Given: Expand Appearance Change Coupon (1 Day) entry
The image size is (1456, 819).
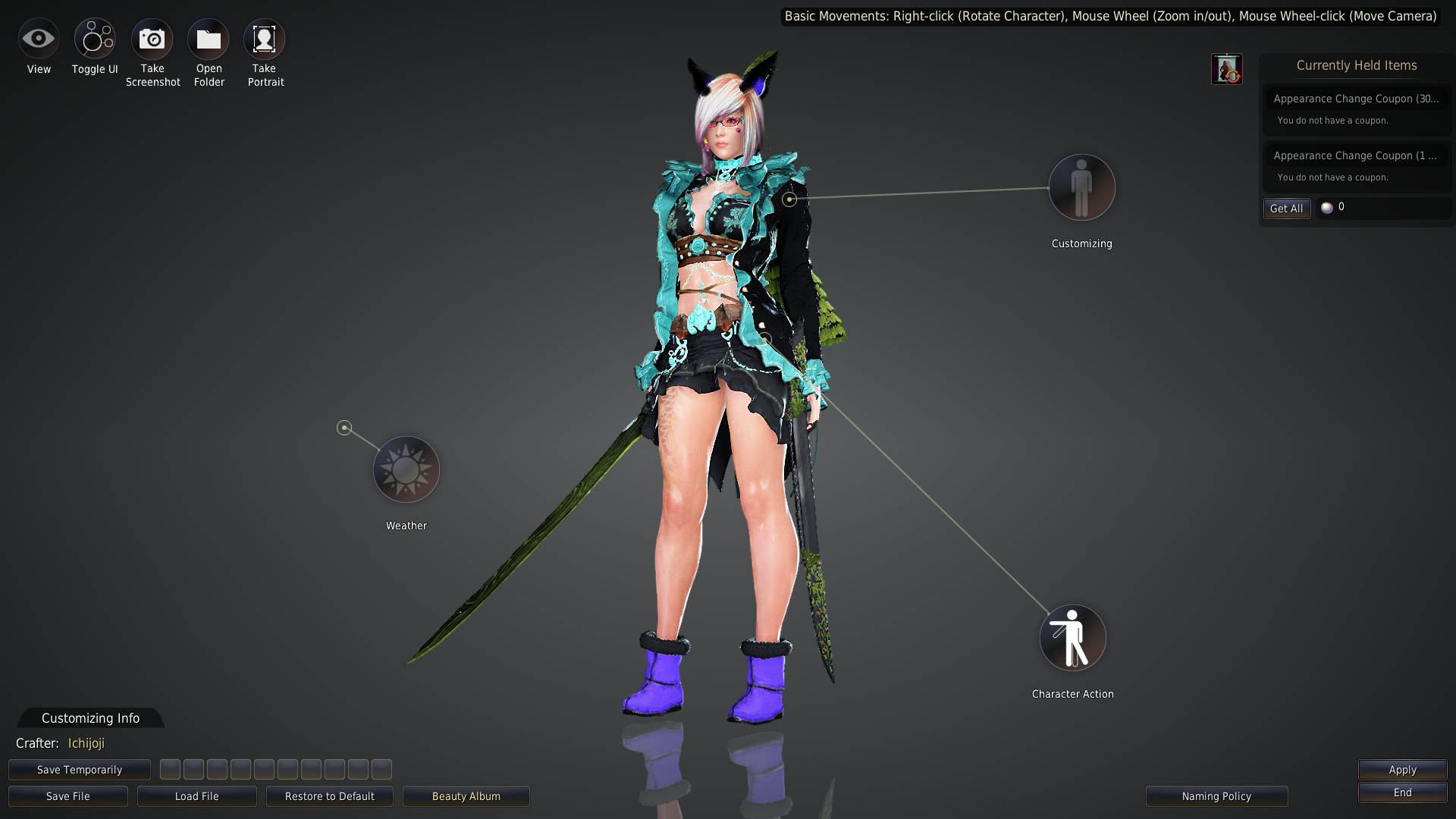Looking at the screenshot, I should (x=1357, y=155).
